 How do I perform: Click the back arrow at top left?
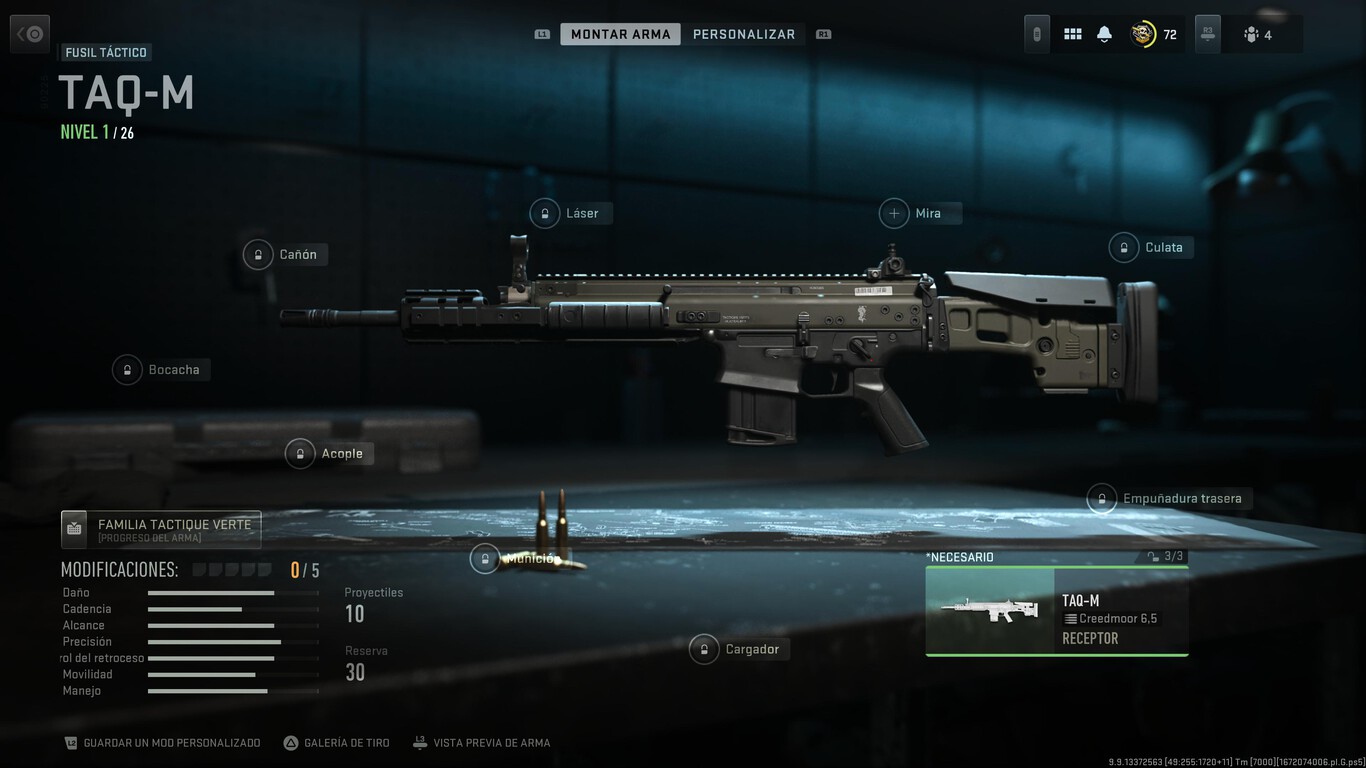[x=29, y=33]
